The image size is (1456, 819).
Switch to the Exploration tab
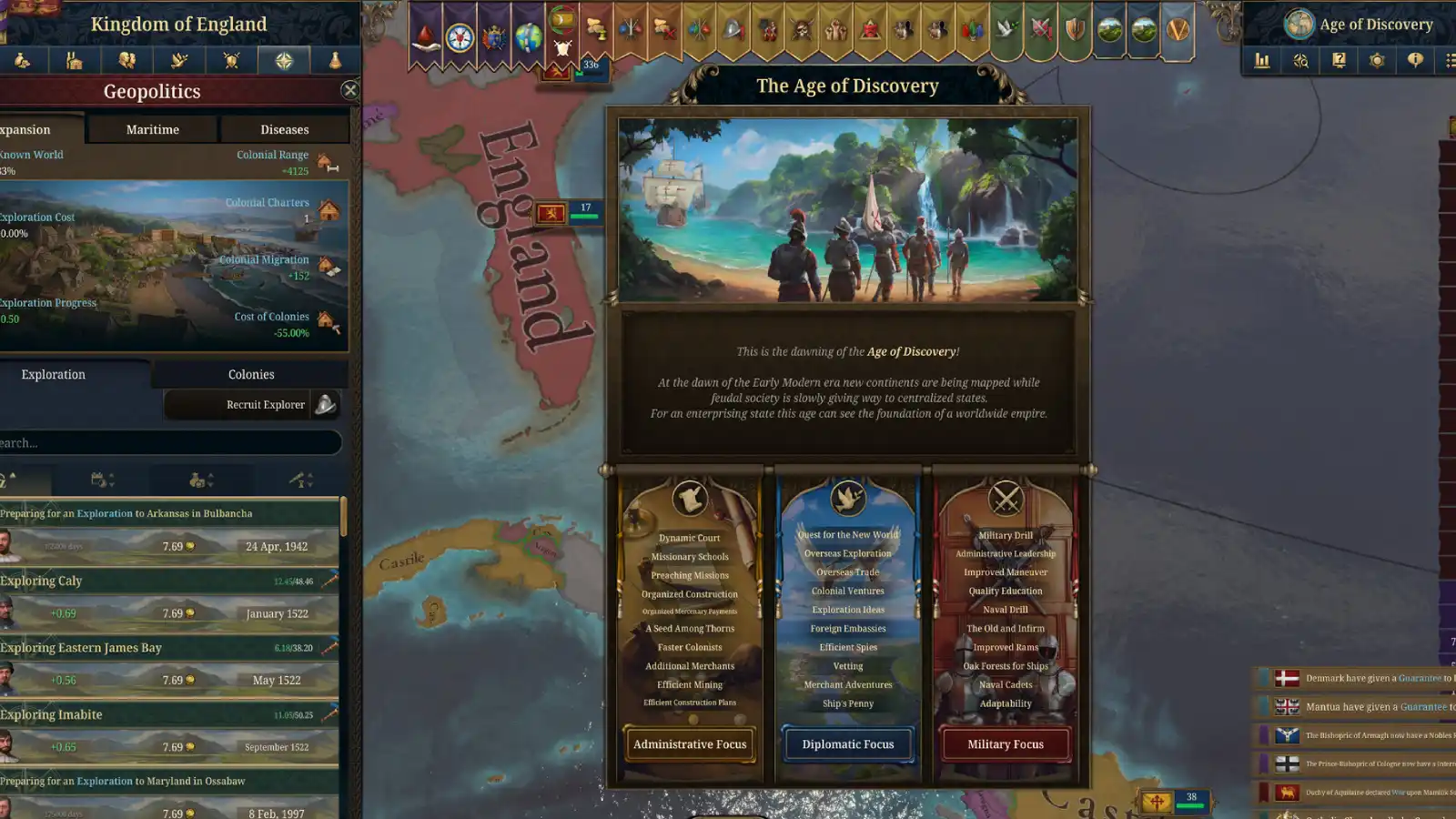click(x=53, y=374)
